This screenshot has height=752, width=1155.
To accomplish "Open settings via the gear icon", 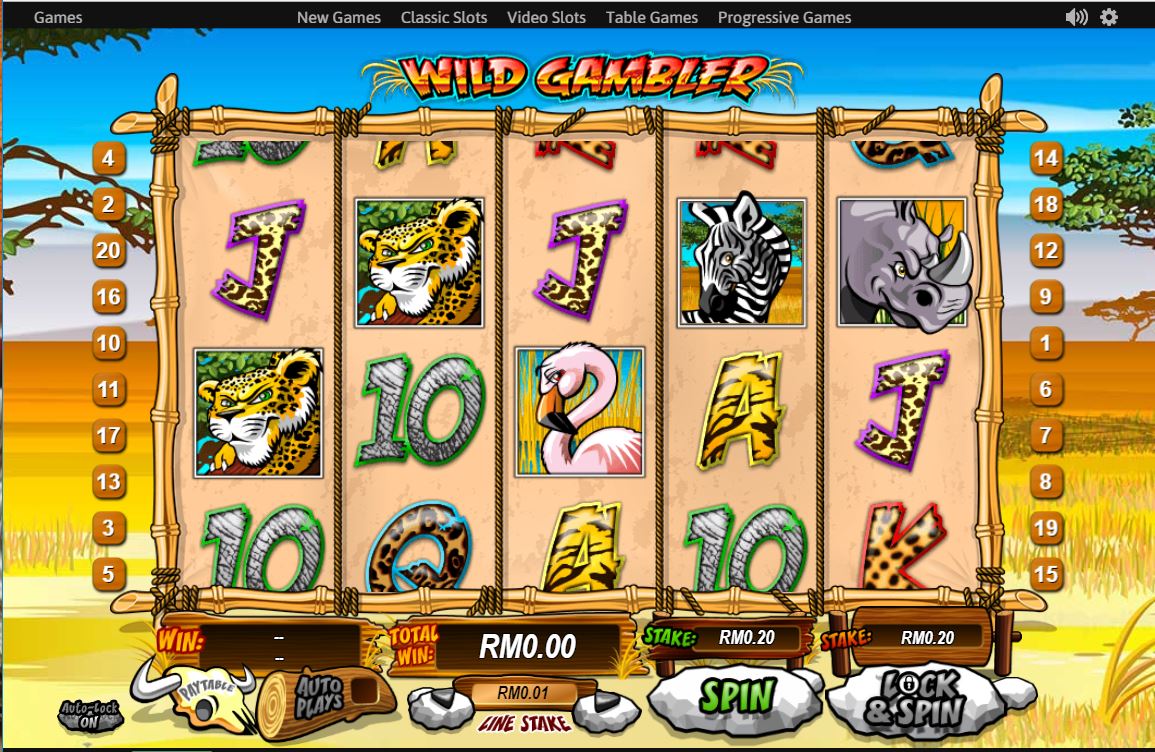I will 1108,17.
